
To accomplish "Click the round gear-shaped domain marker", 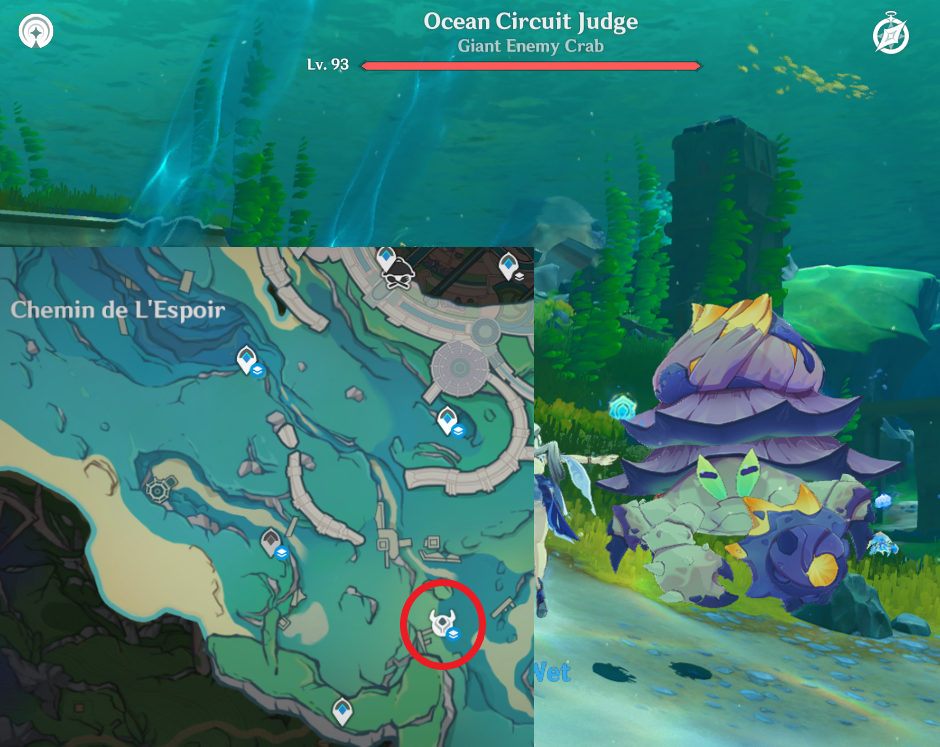I will click(x=158, y=489).
